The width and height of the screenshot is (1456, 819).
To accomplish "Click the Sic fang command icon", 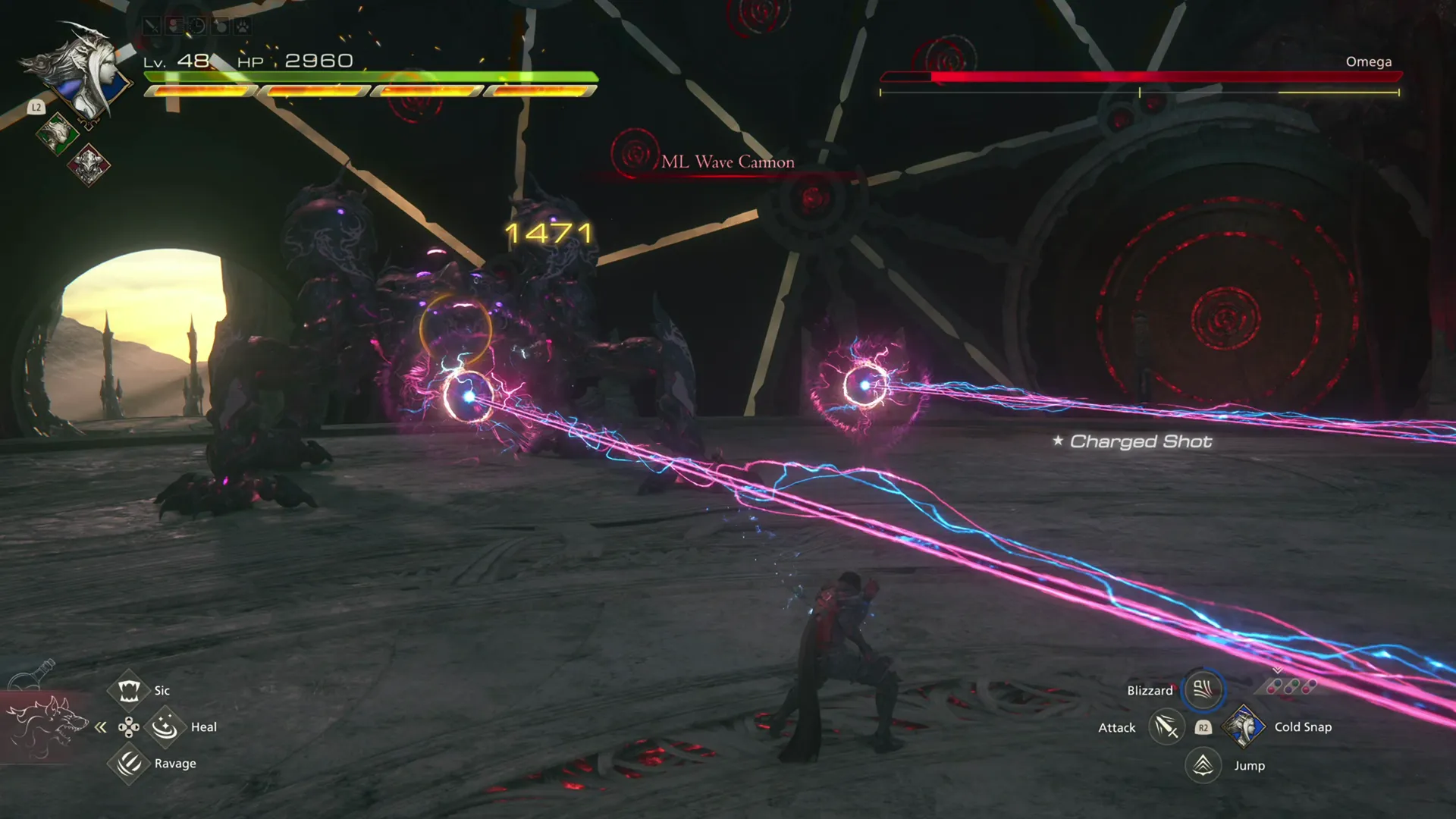I will click(x=129, y=690).
